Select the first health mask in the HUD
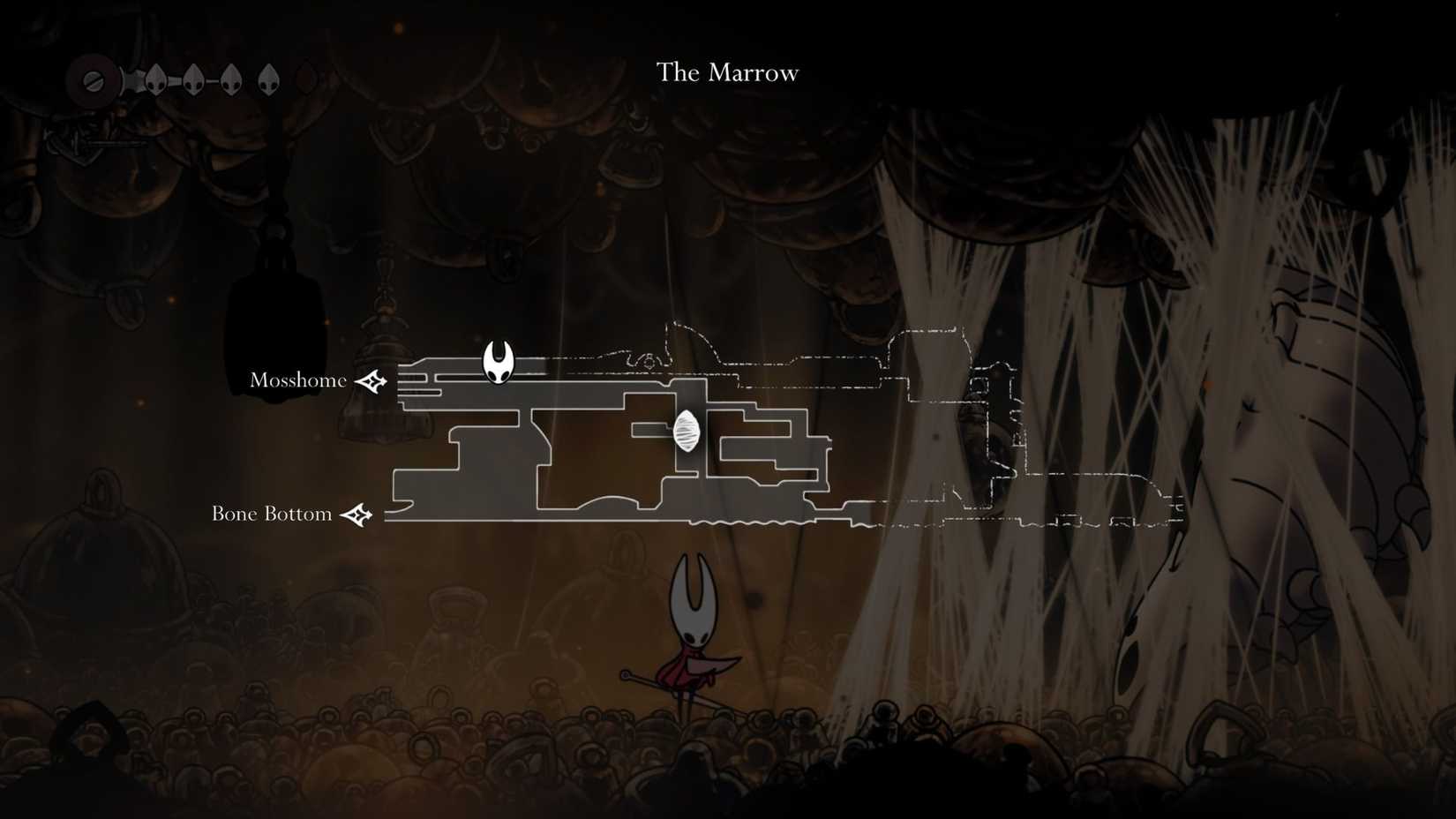Image resolution: width=1456 pixels, height=819 pixels. pyautogui.click(x=154, y=79)
